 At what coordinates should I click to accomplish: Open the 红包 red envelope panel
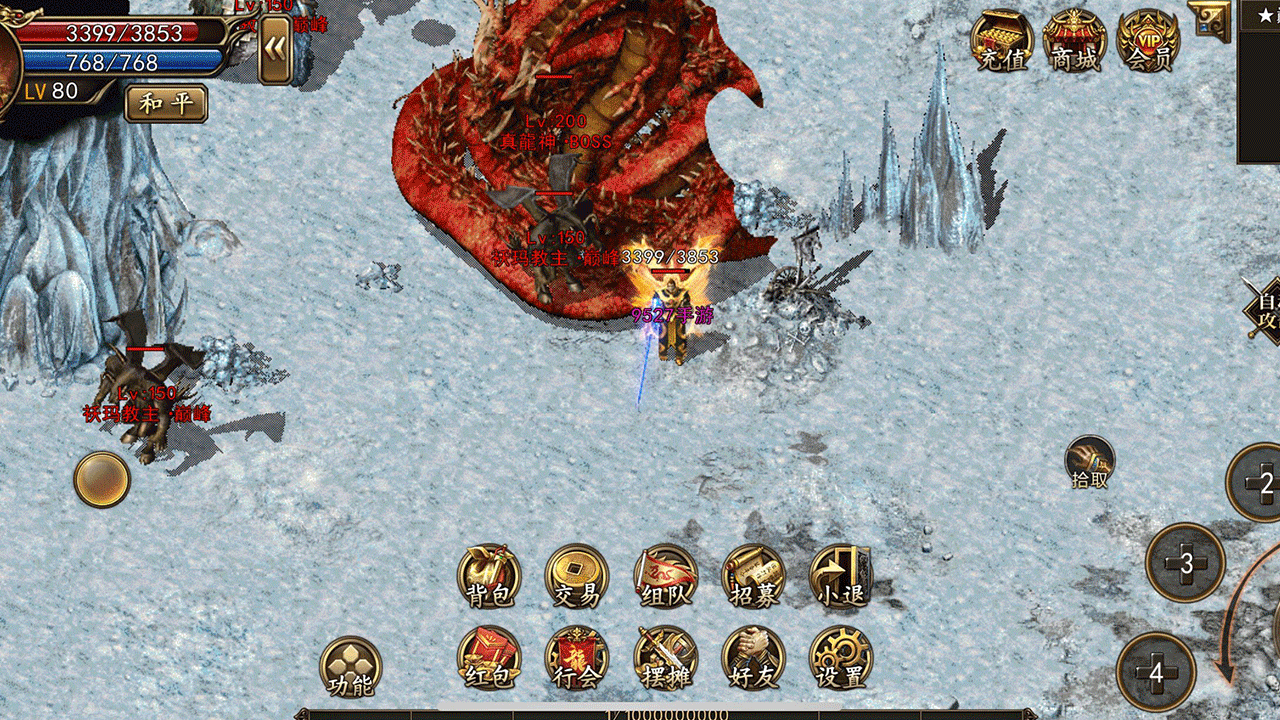(x=489, y=659)
